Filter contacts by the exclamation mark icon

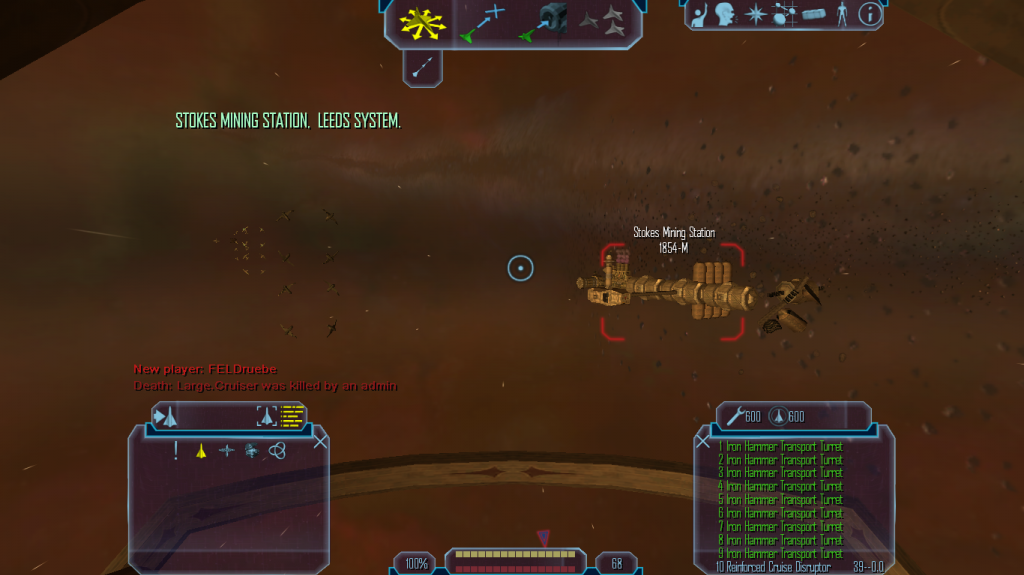click(x=176, y=450)
